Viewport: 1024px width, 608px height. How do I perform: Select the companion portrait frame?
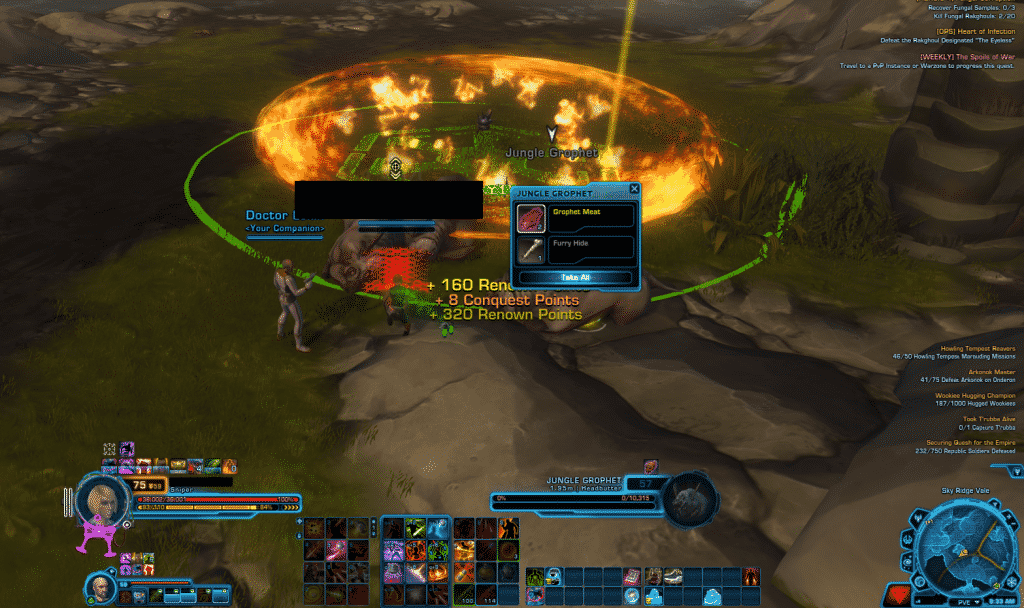[99, 582]
